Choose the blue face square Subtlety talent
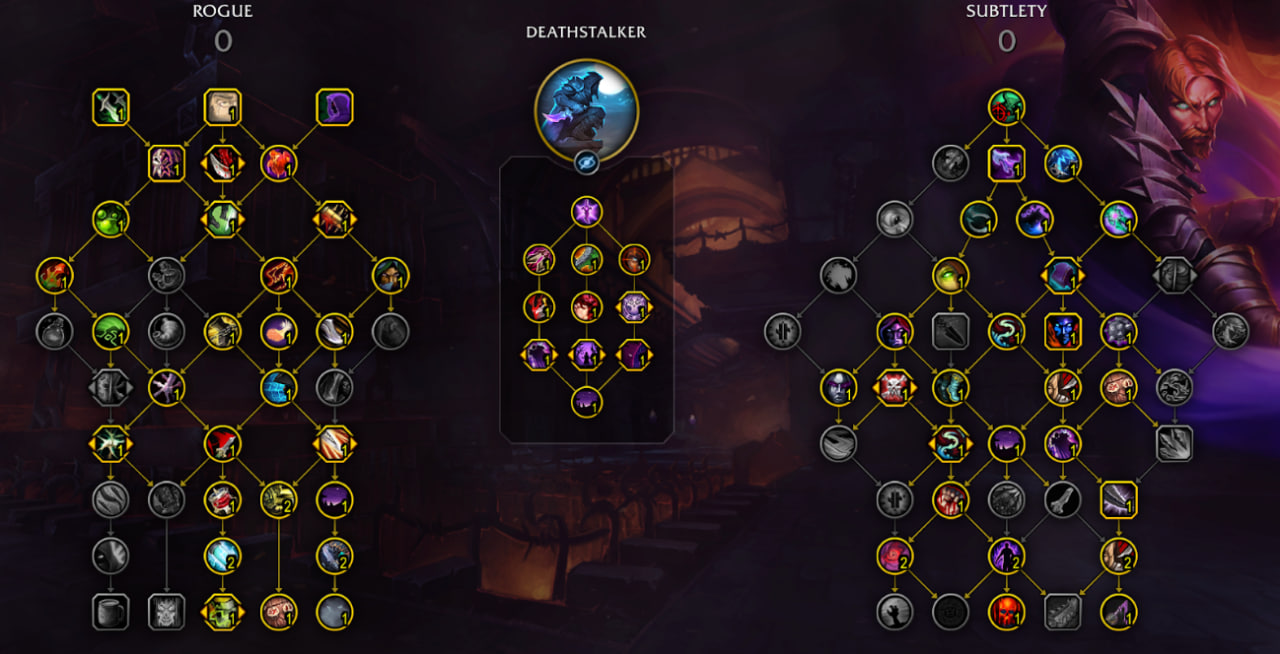 coord(1062,331)
